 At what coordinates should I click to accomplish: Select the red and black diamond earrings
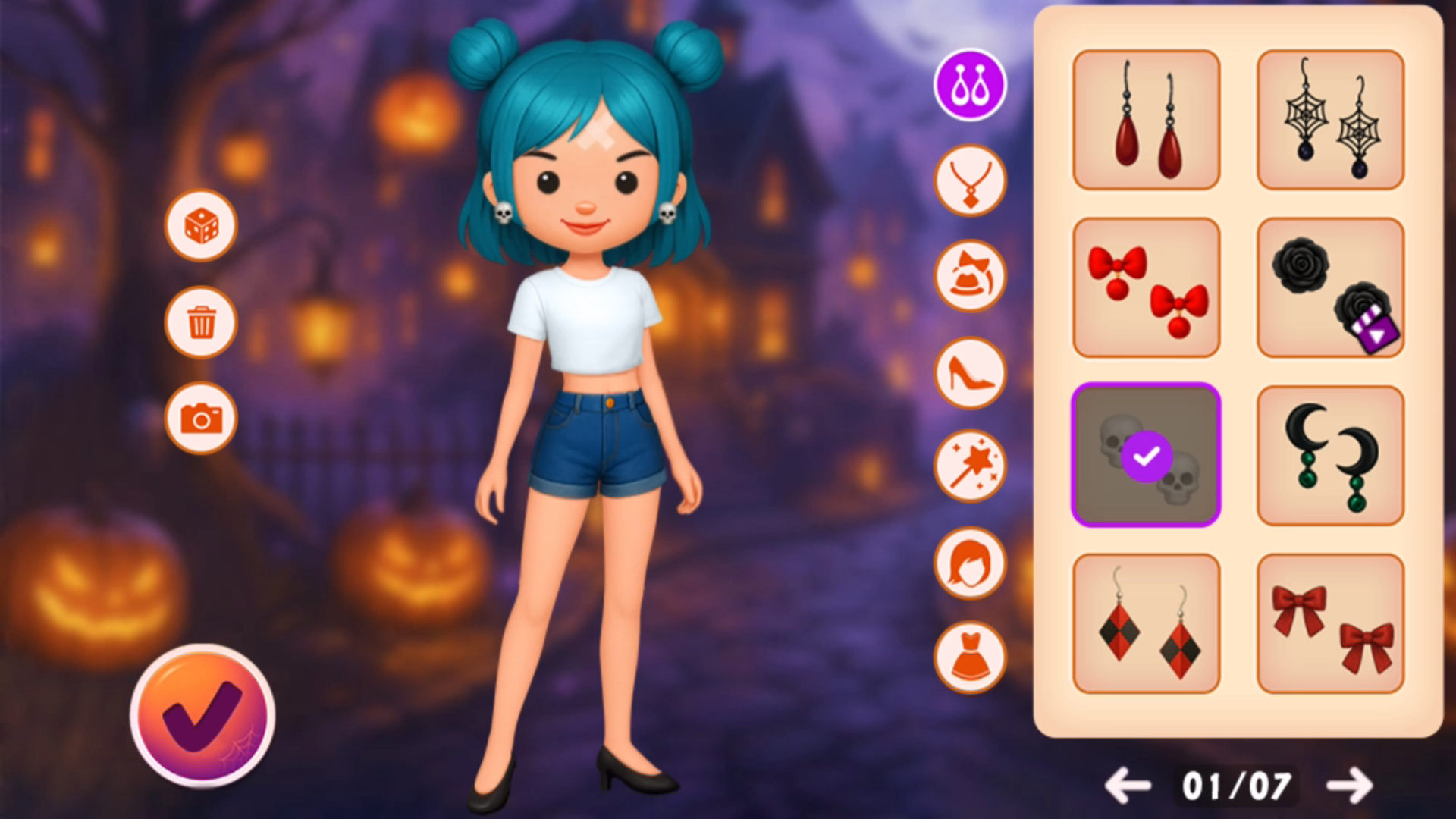[1146, 623]
